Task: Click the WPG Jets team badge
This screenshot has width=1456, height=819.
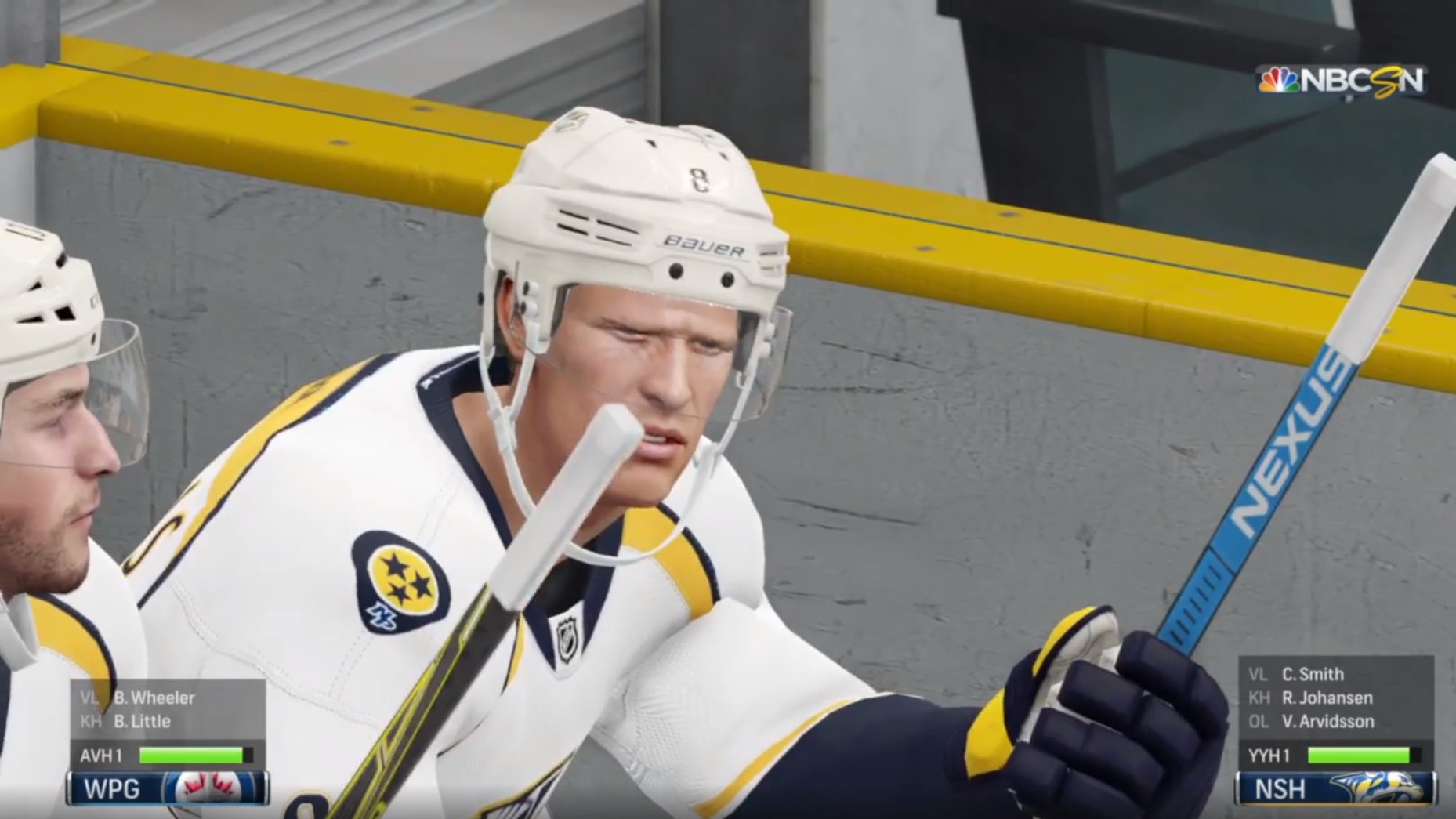Action: pyautogui.click(x=214, y=788)
